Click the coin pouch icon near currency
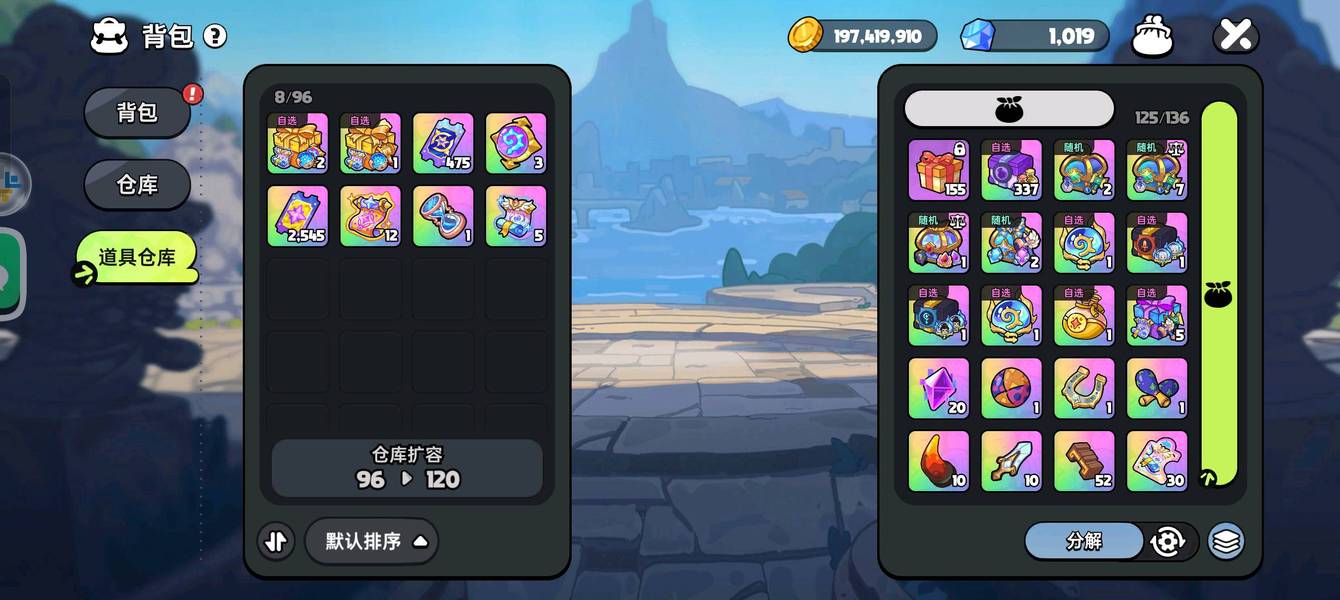1340x600 pixels. pyautogui.click(x=1152, y=38)
